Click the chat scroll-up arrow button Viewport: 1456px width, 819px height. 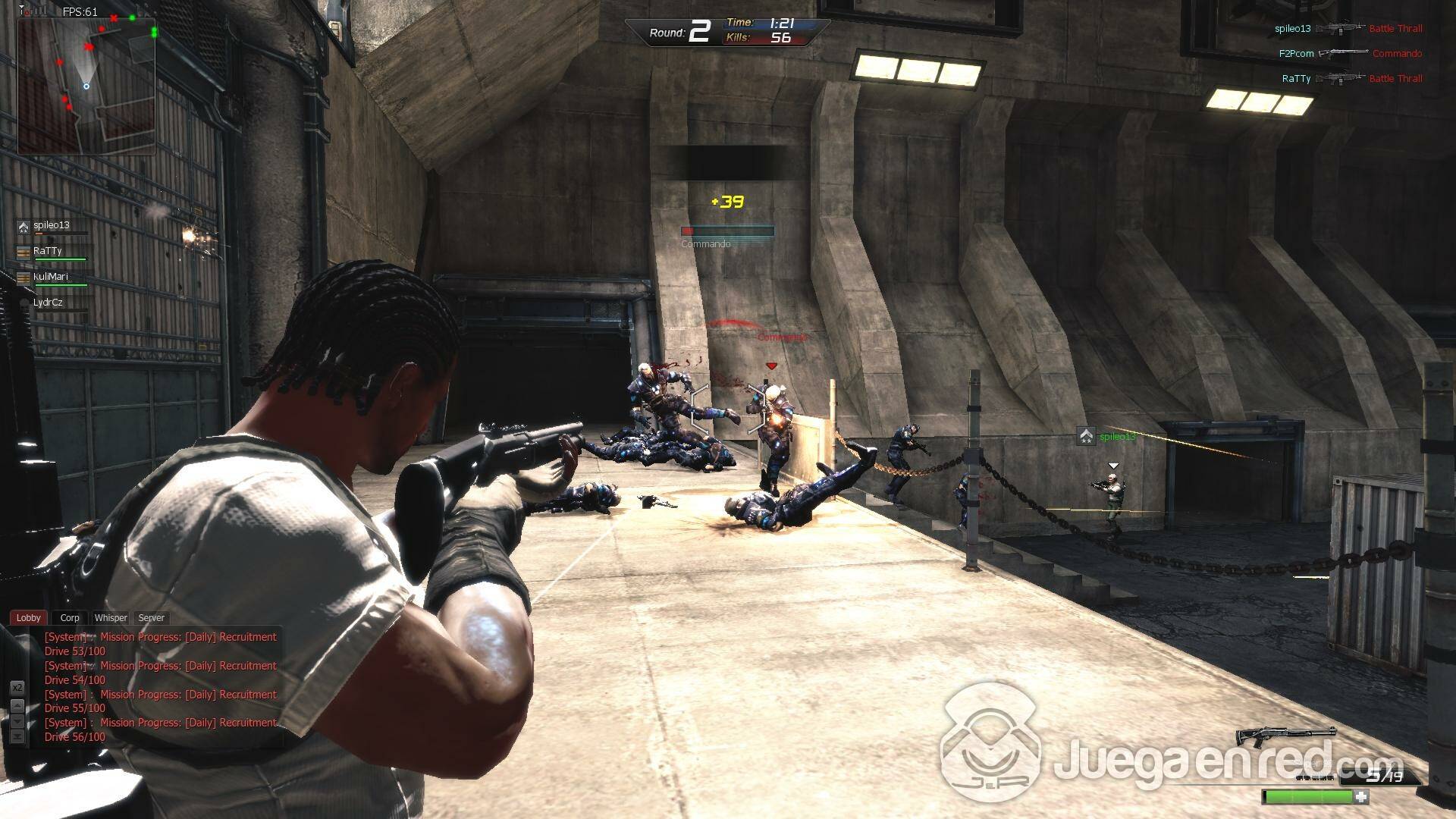point(17,706)
